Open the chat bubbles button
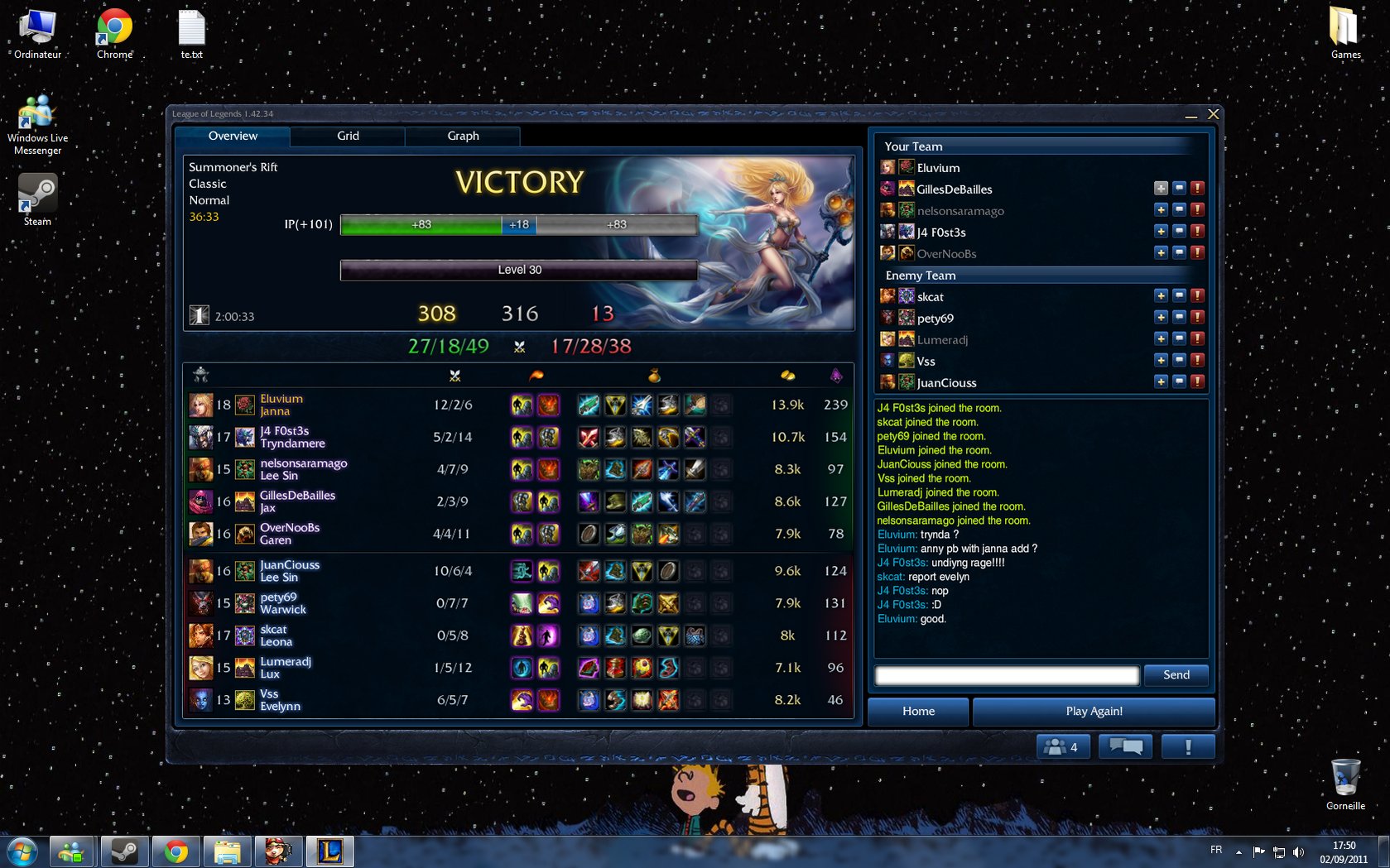This screenshot has height=868, width=1390. pyautogui.click(x=1126, y=746)
